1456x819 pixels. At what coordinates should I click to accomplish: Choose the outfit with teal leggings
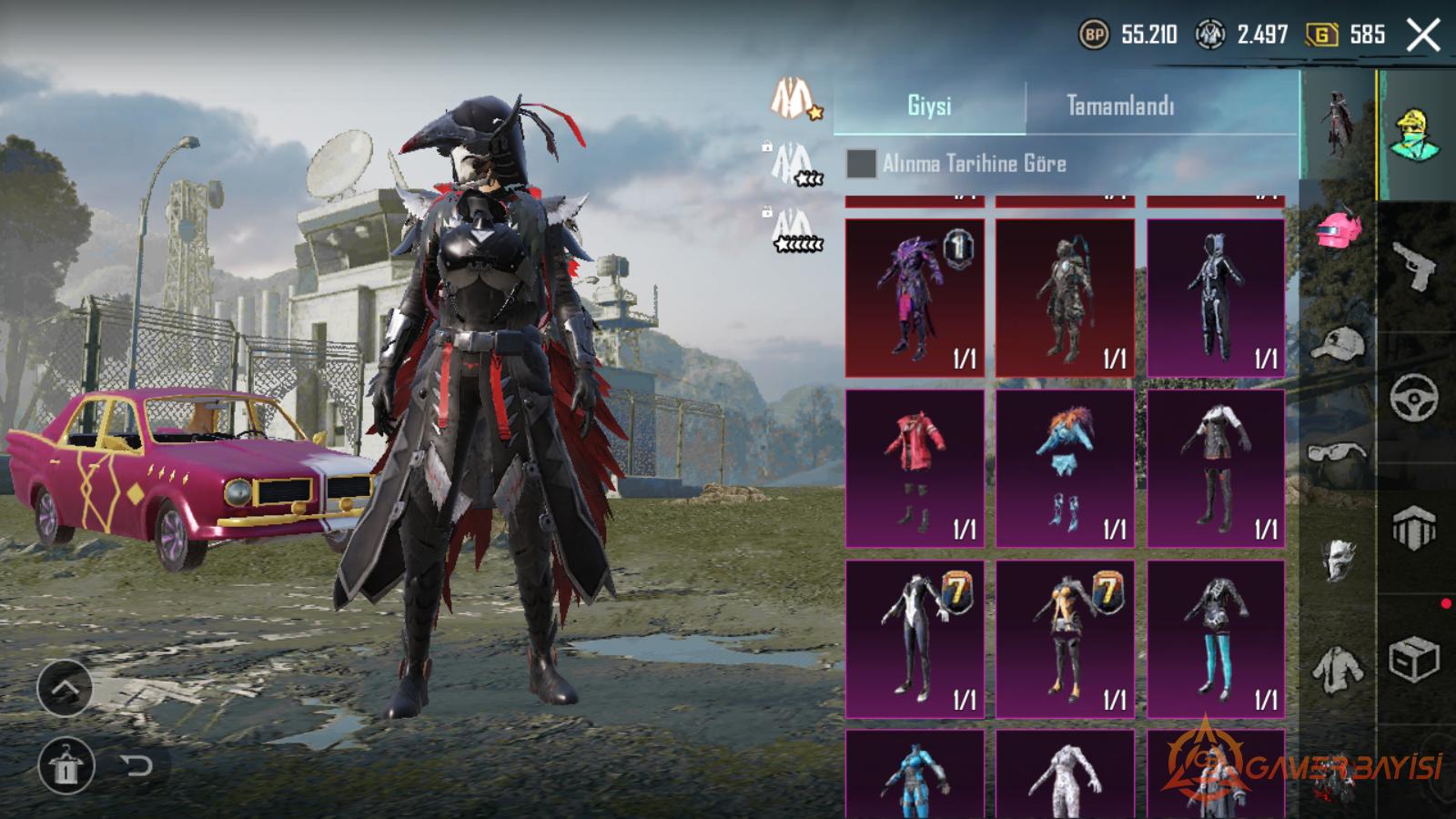[x=1216, y=639]
